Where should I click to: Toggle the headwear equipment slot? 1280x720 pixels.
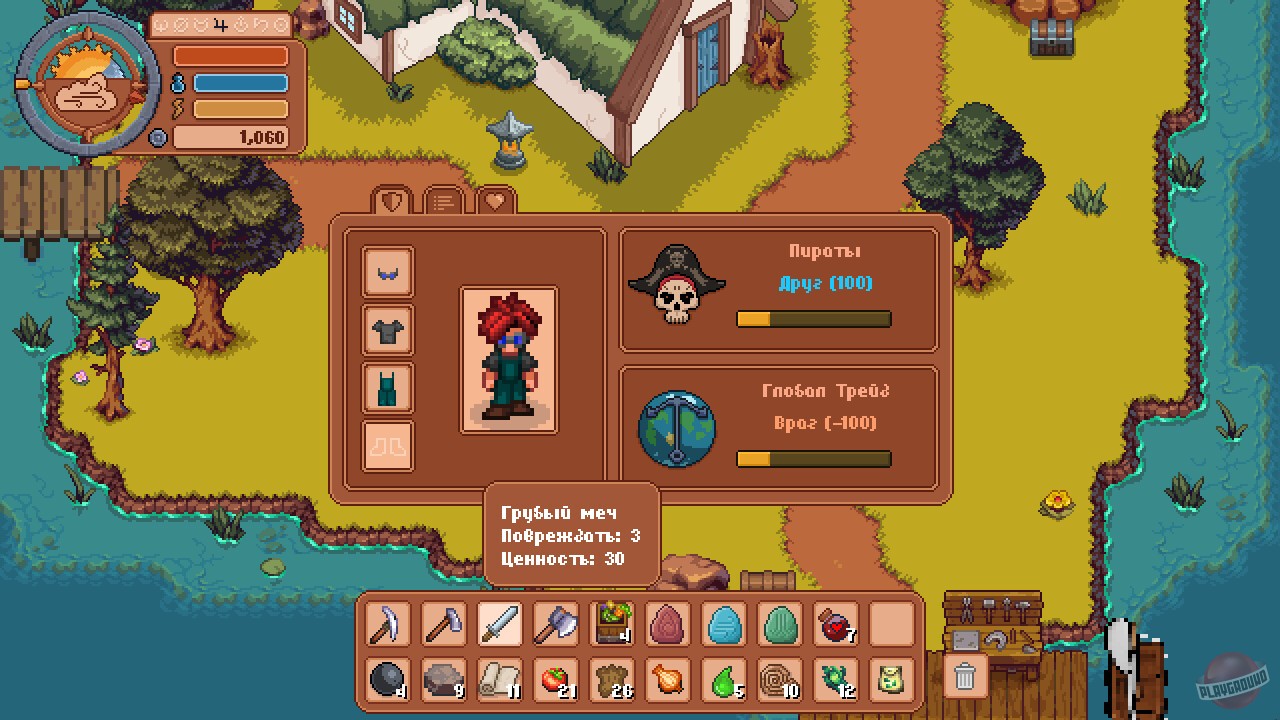[x=386, y=271]
